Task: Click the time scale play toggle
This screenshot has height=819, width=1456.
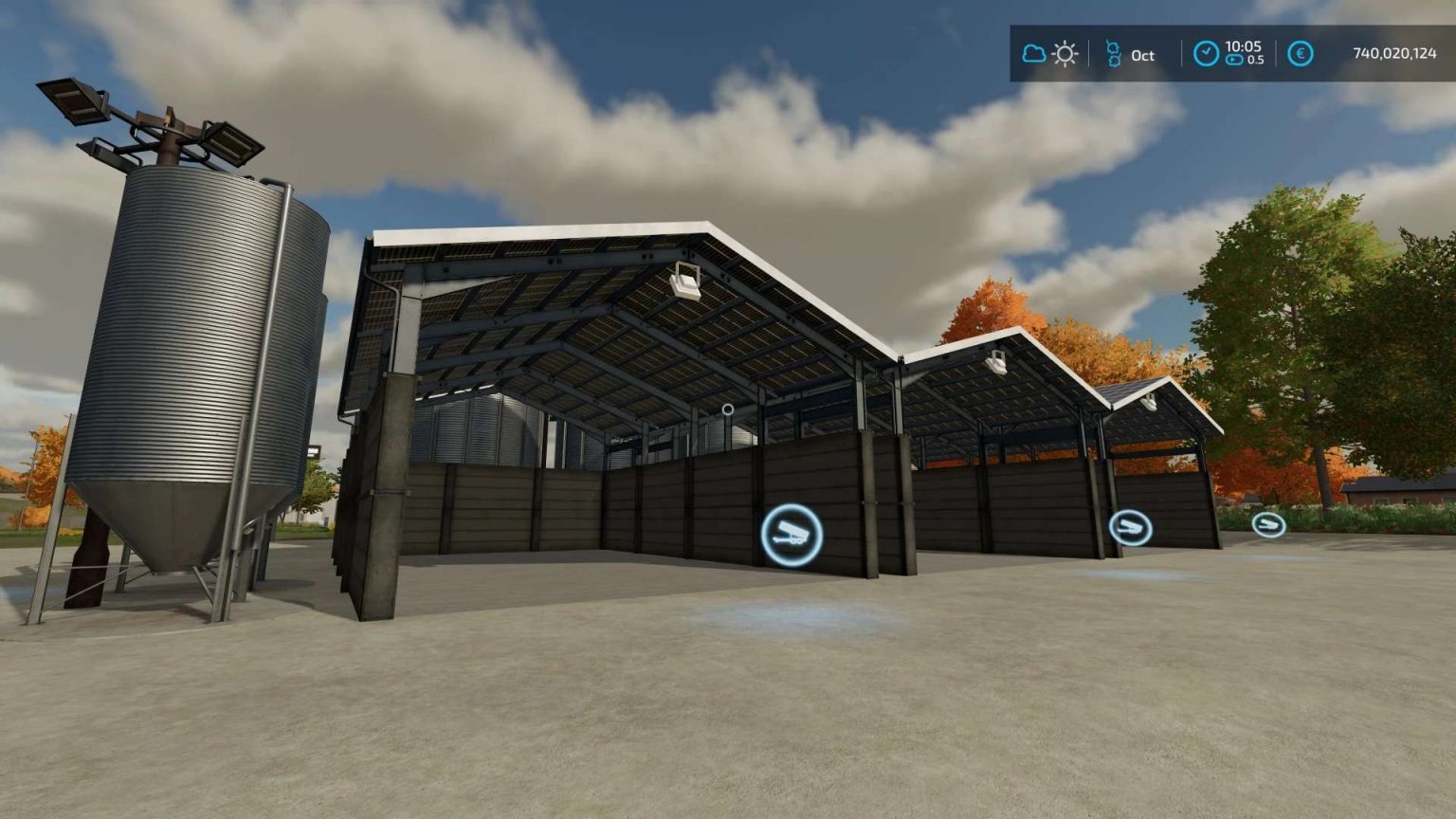Action: (x=1233, y=60)
